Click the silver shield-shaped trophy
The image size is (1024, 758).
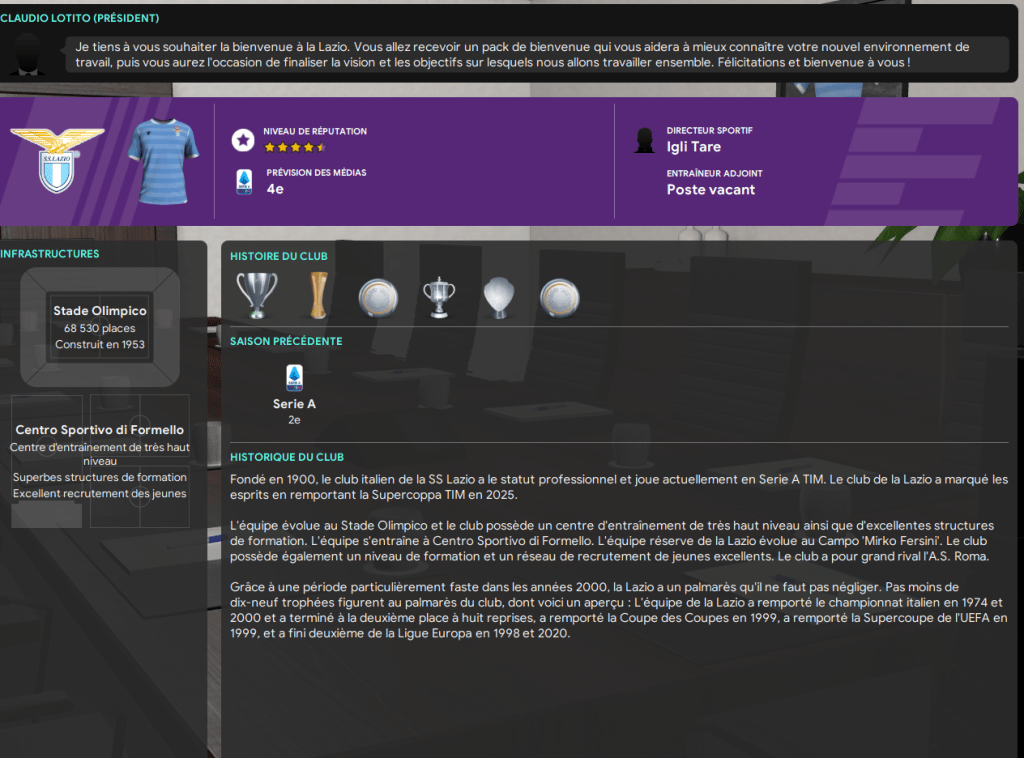point(499,296)
